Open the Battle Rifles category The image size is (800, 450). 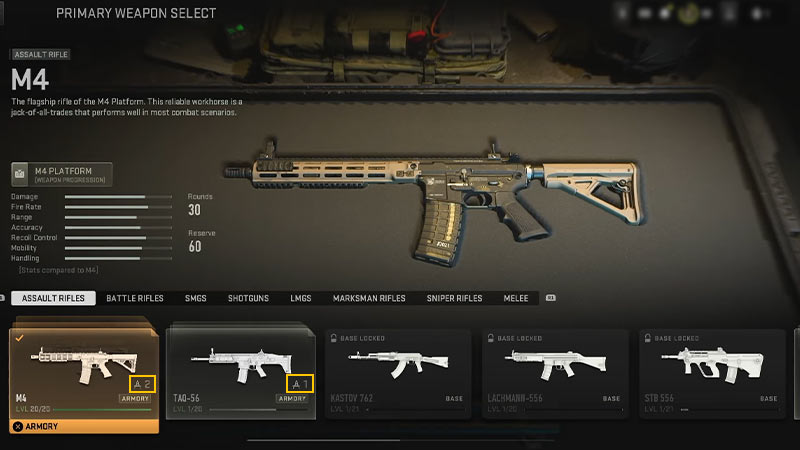point(135,298)
